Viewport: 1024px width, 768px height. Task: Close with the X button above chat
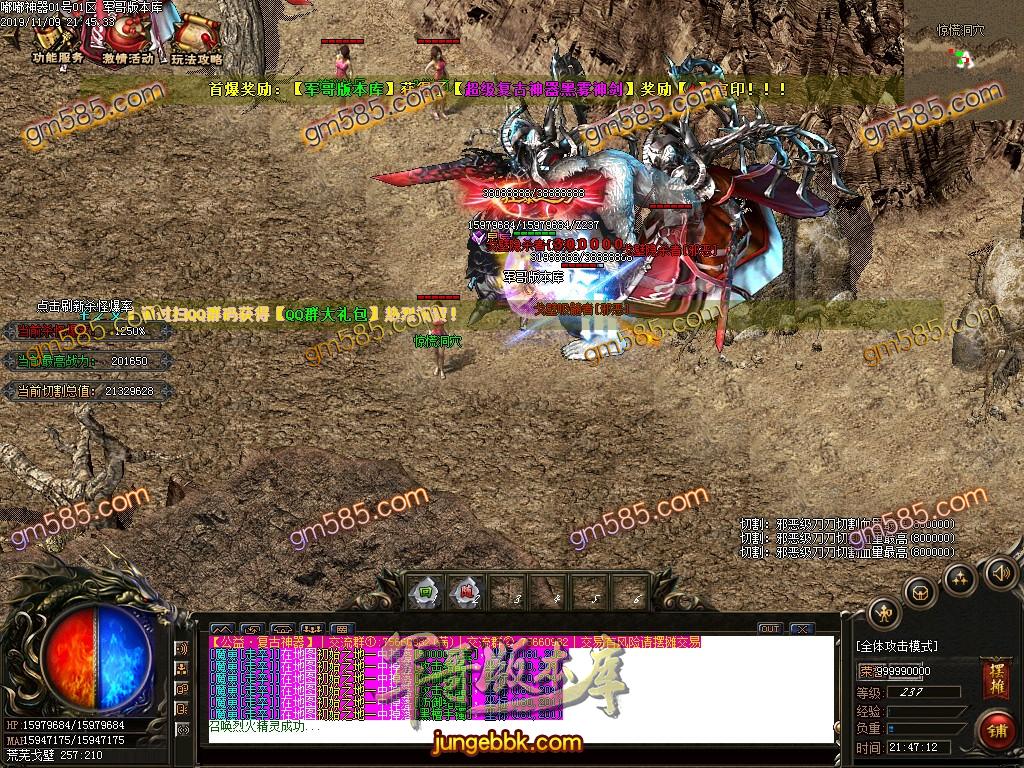(801, 628)
